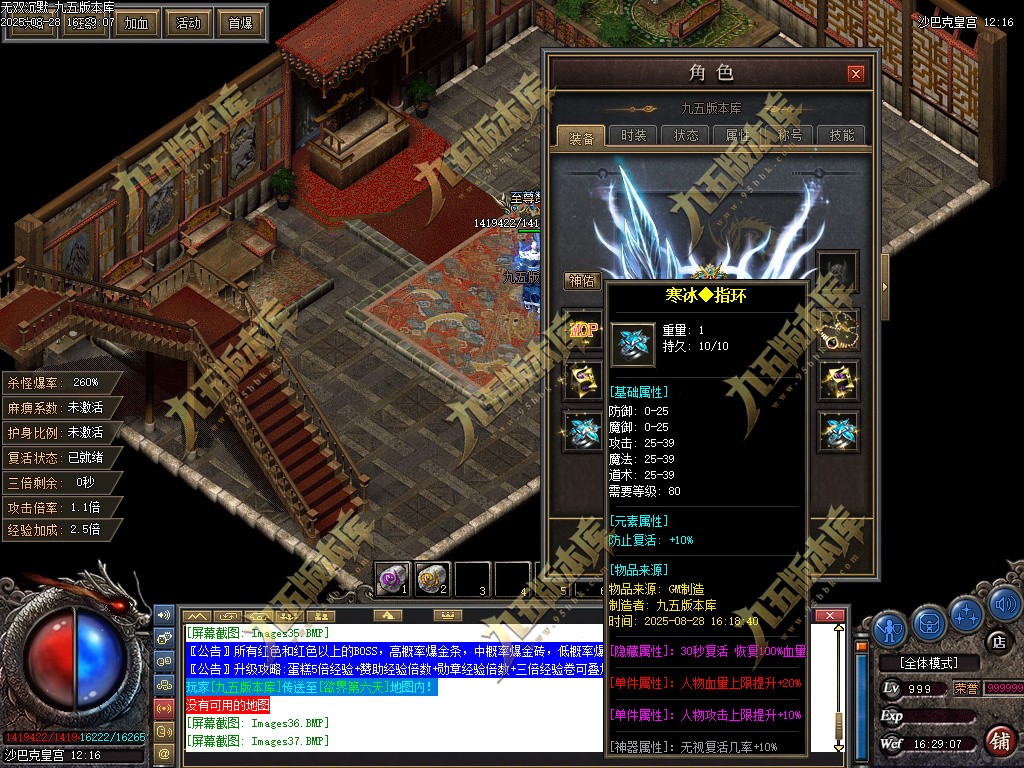Select the 装备 equipment tab
This screenshot has height=768, width=1024.
[x=581, y=137]
